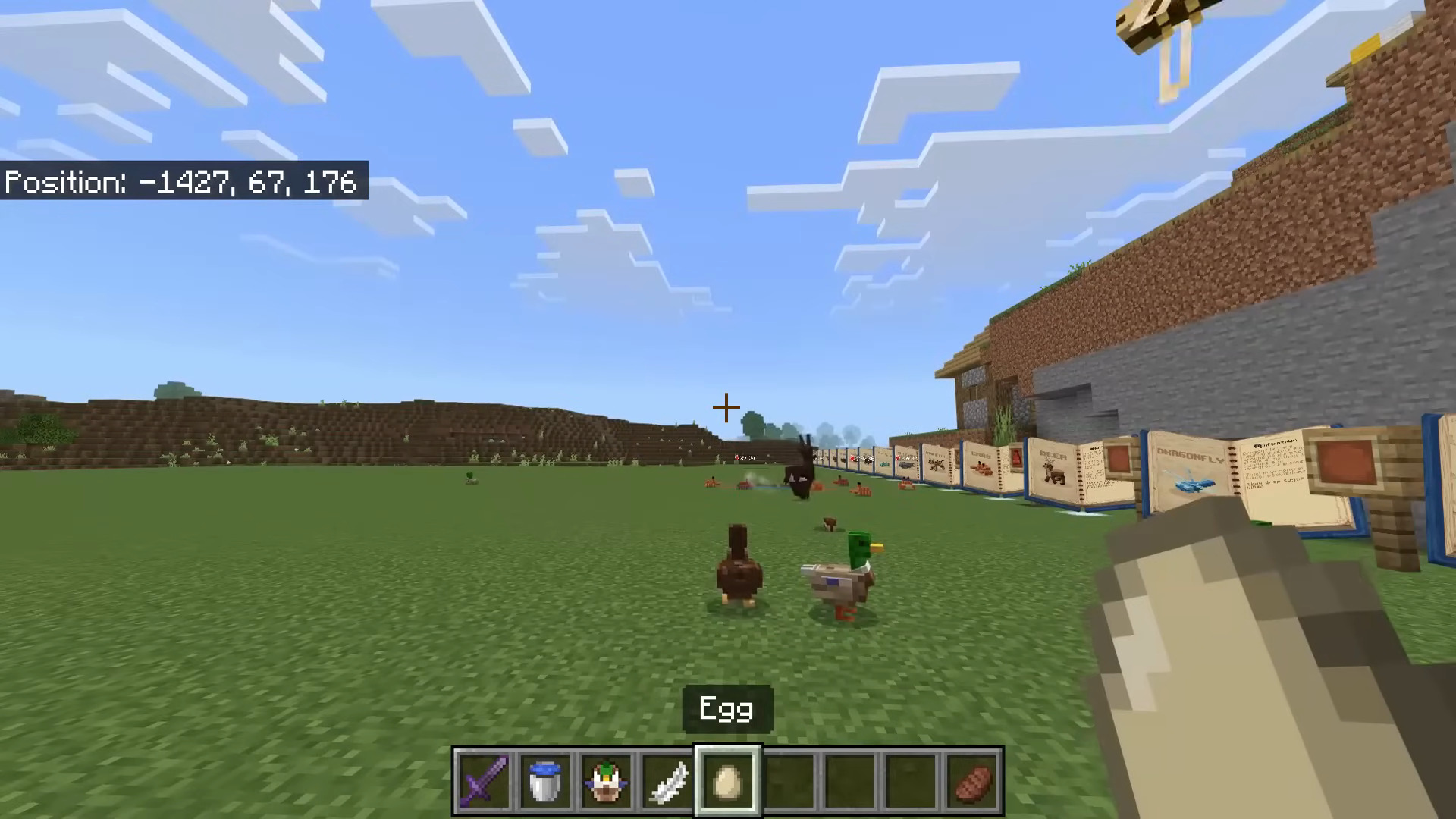The image size is (1456, 819).
Task: Choose the water bucket hotbar slot
Action: tap(544, 781)
